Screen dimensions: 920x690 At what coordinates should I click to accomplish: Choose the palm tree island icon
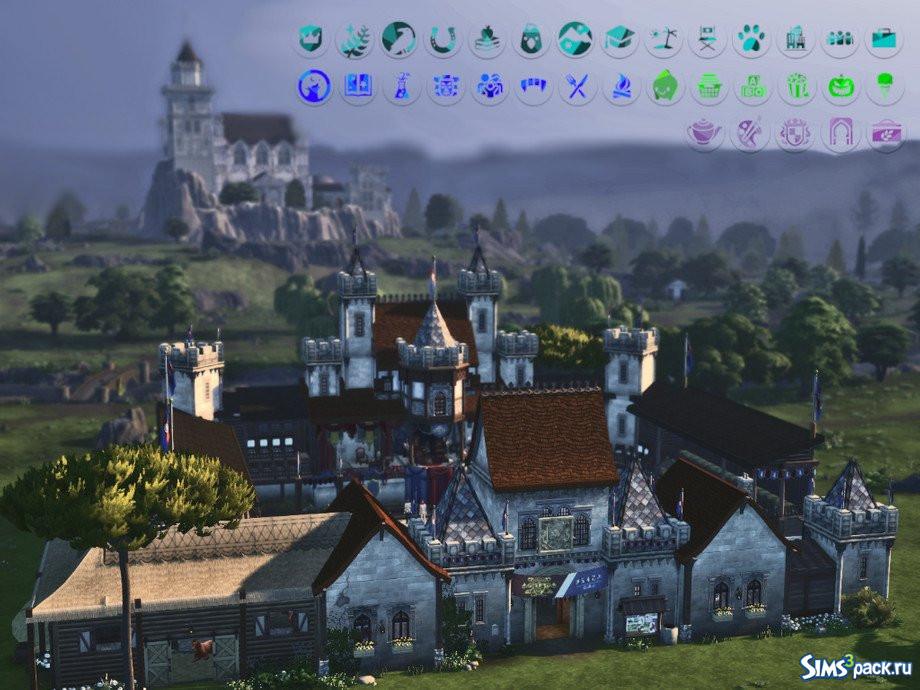pos(663,39)
